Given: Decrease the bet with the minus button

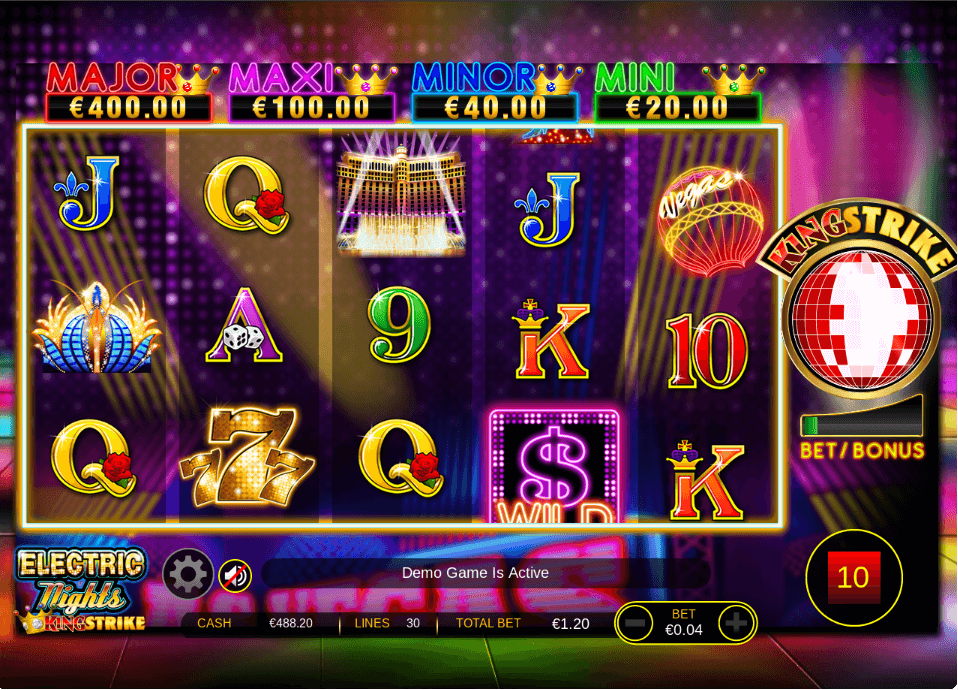Looking at the screenshot, I should (x=634, y=624).
